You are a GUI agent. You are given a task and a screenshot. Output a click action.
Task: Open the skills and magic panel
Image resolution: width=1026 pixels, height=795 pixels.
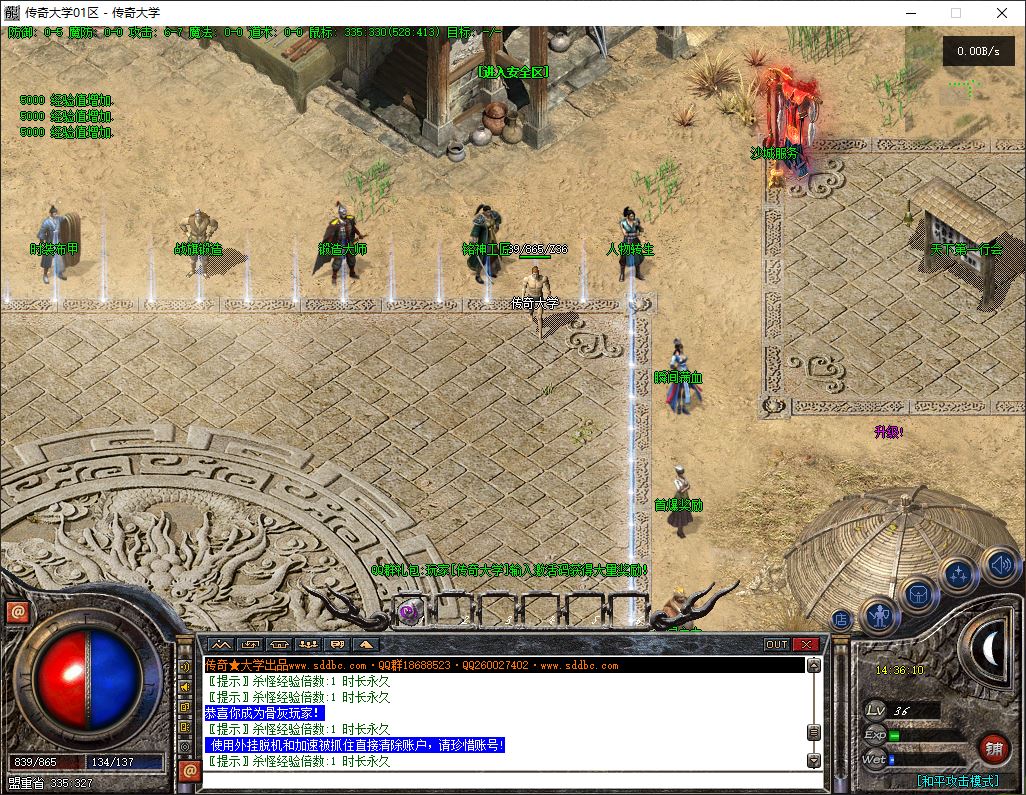958,575
